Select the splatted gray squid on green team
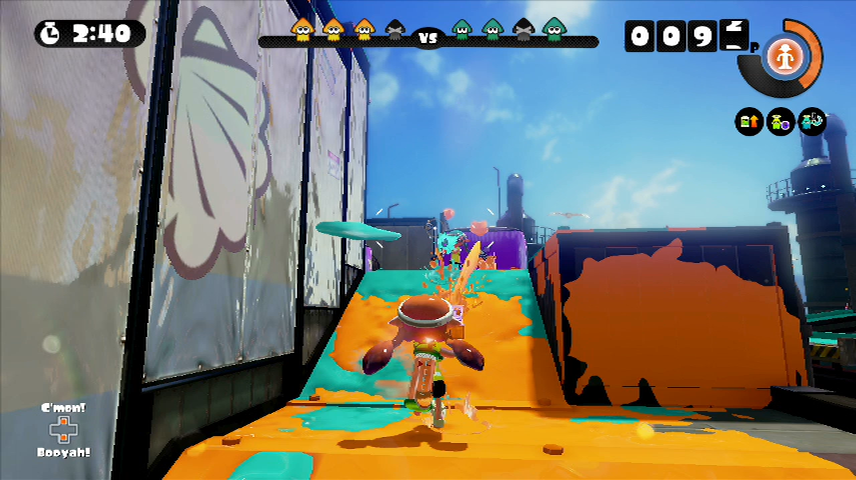Image resolution: width=856 pixels, height=480 pixels. [x=522, y=30]
